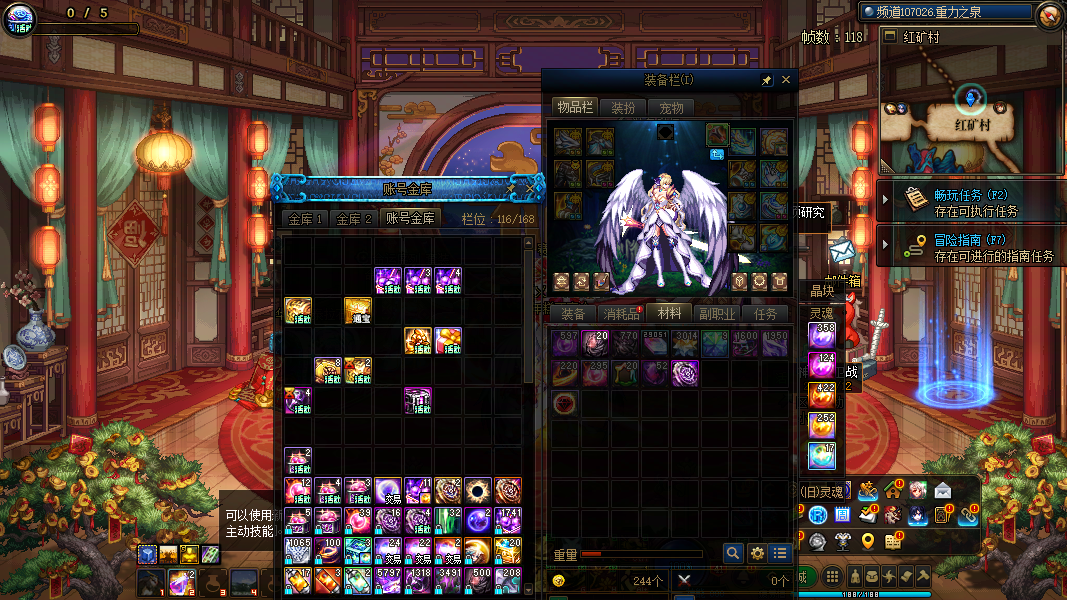1067x600 pixels.
Task: Switch to the 金库 1 vault tab
Action: pos(305,218)
